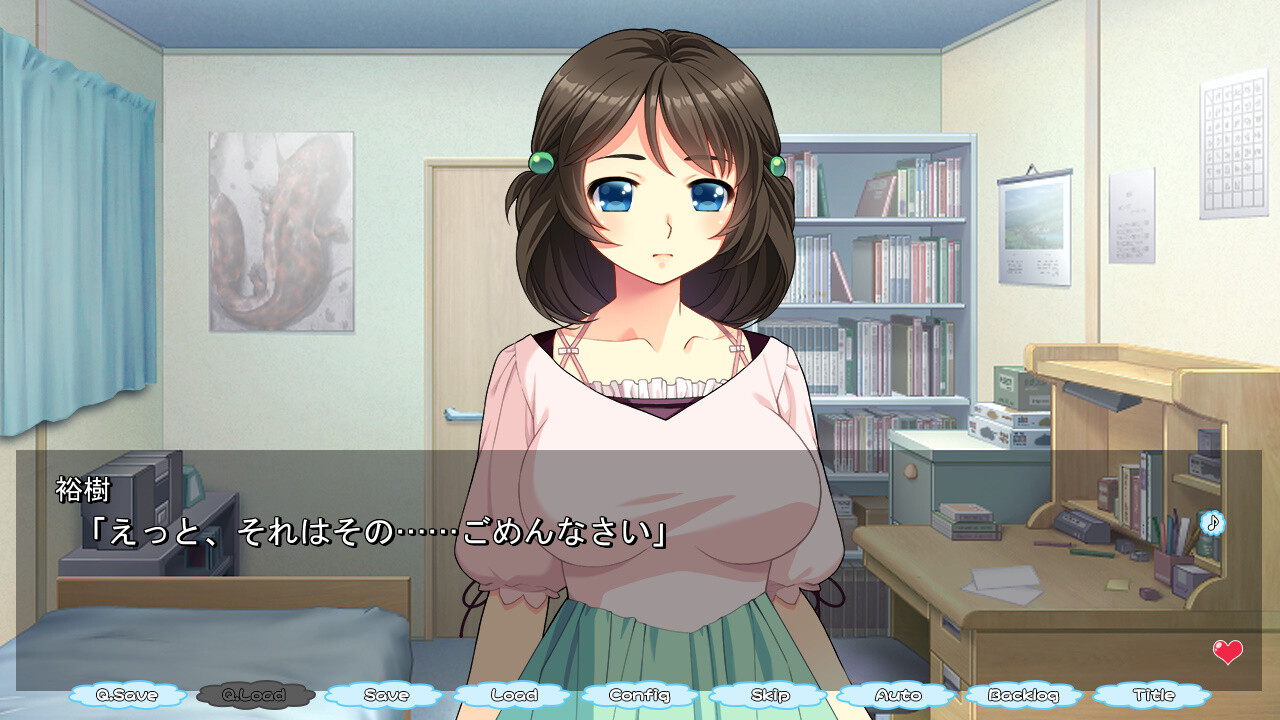The image size is (1280, 720).
Task: Open the Config settings
Action: pos(641,695)
